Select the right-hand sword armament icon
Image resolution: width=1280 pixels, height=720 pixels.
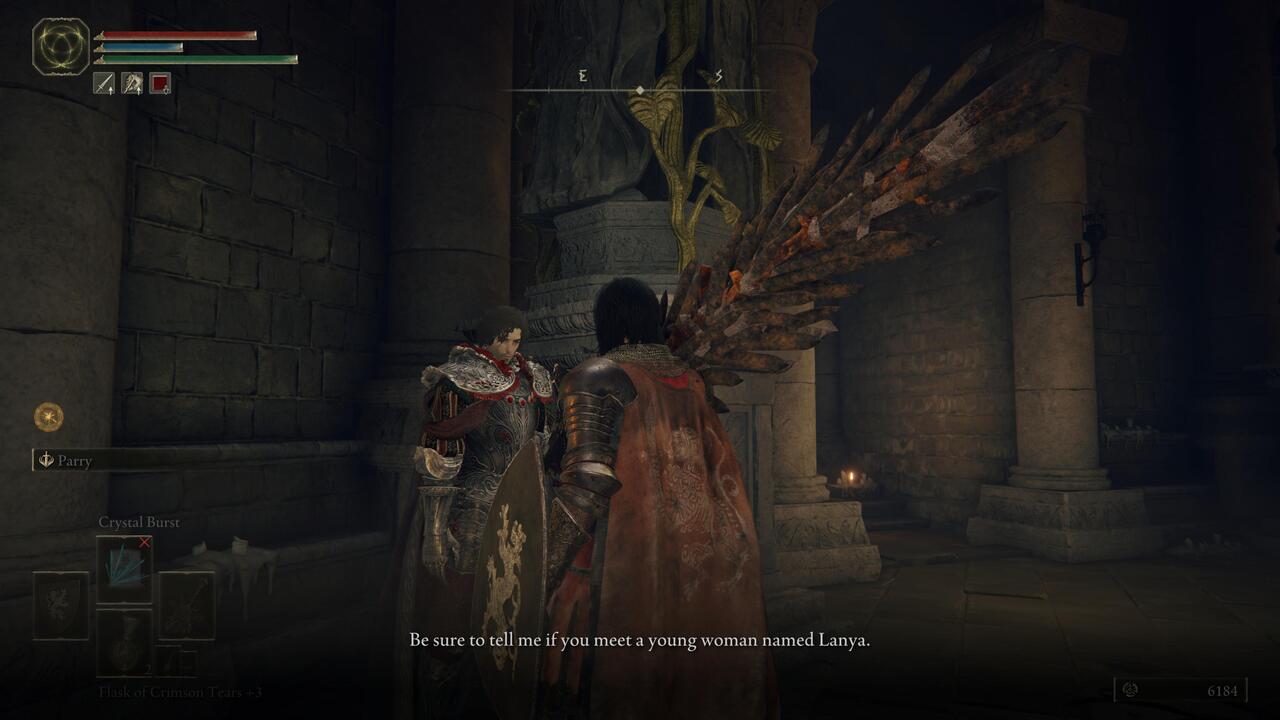click(x=104, y=83)
